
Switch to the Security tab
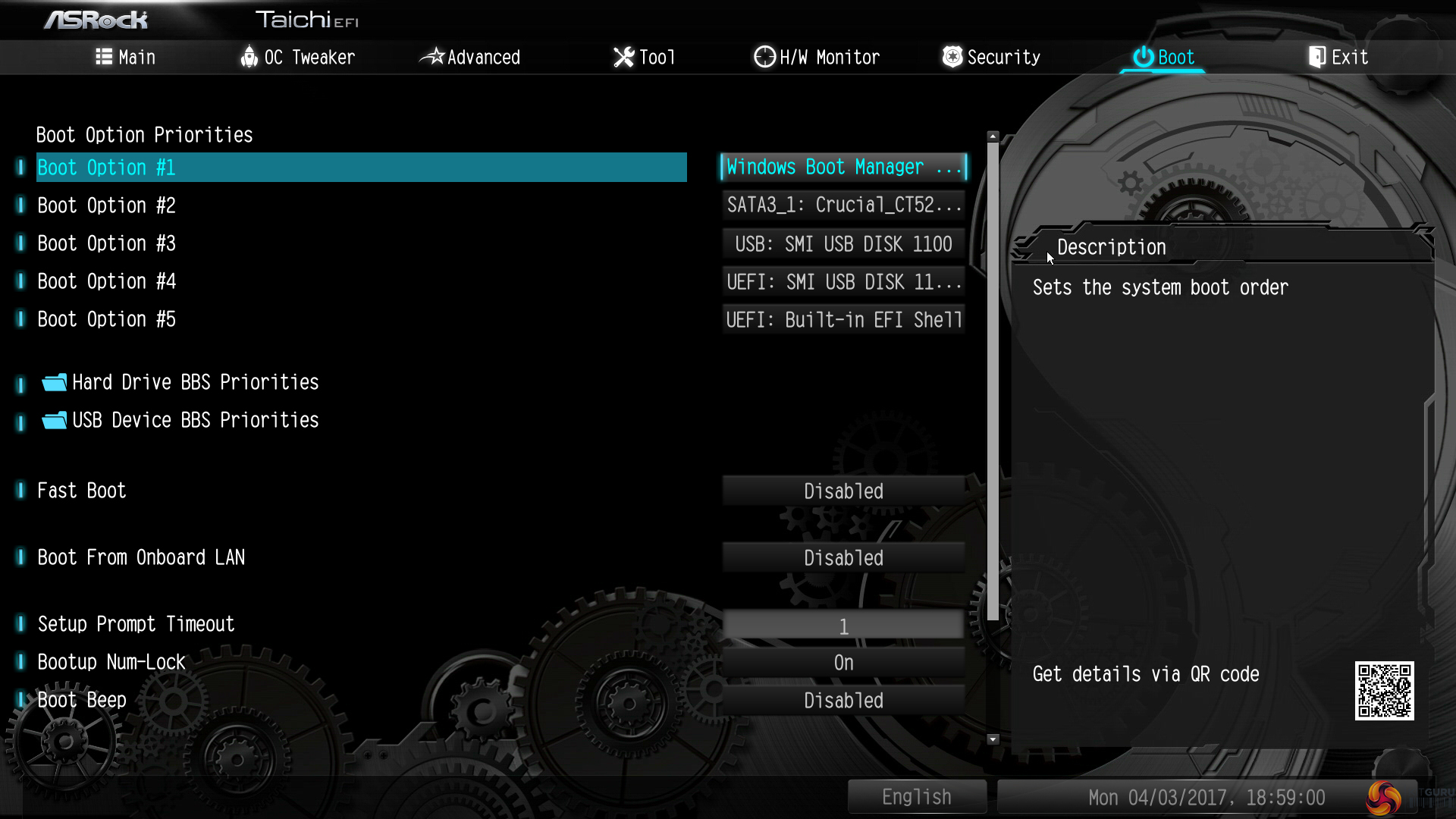[991, 57]
